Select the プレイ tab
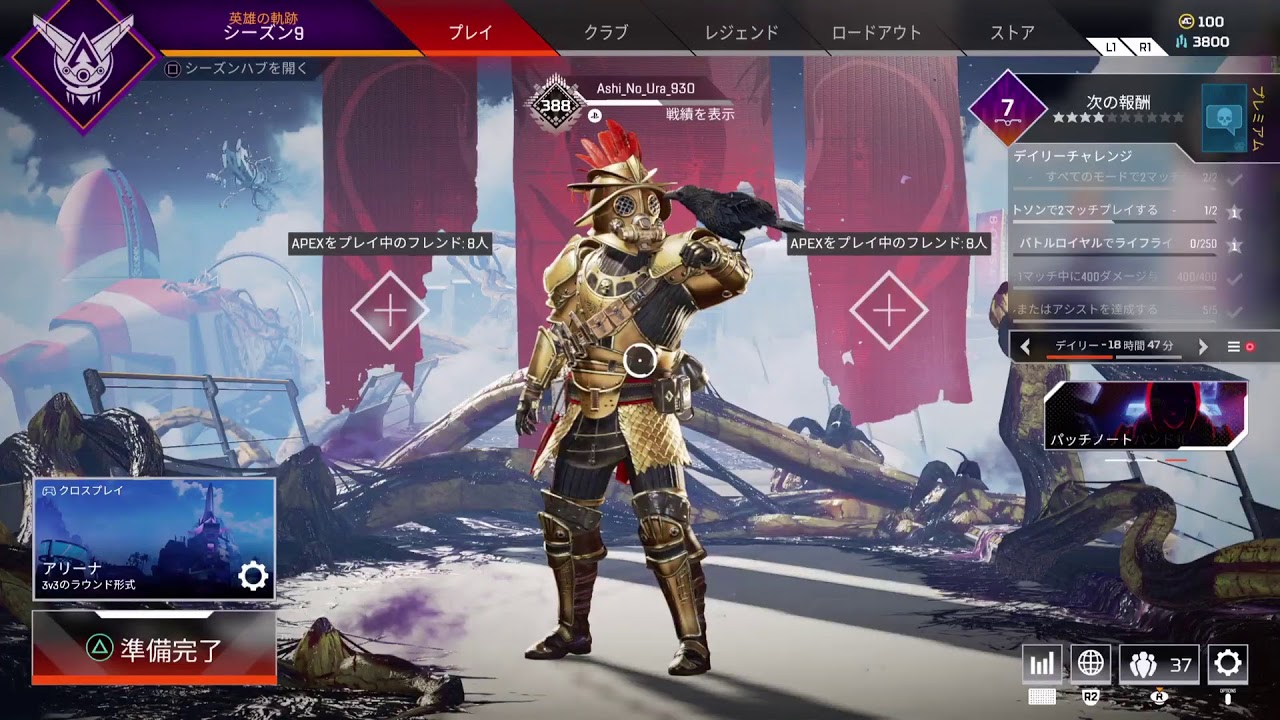This screenshot has height=720, width=1280. [x=470, y=32]
